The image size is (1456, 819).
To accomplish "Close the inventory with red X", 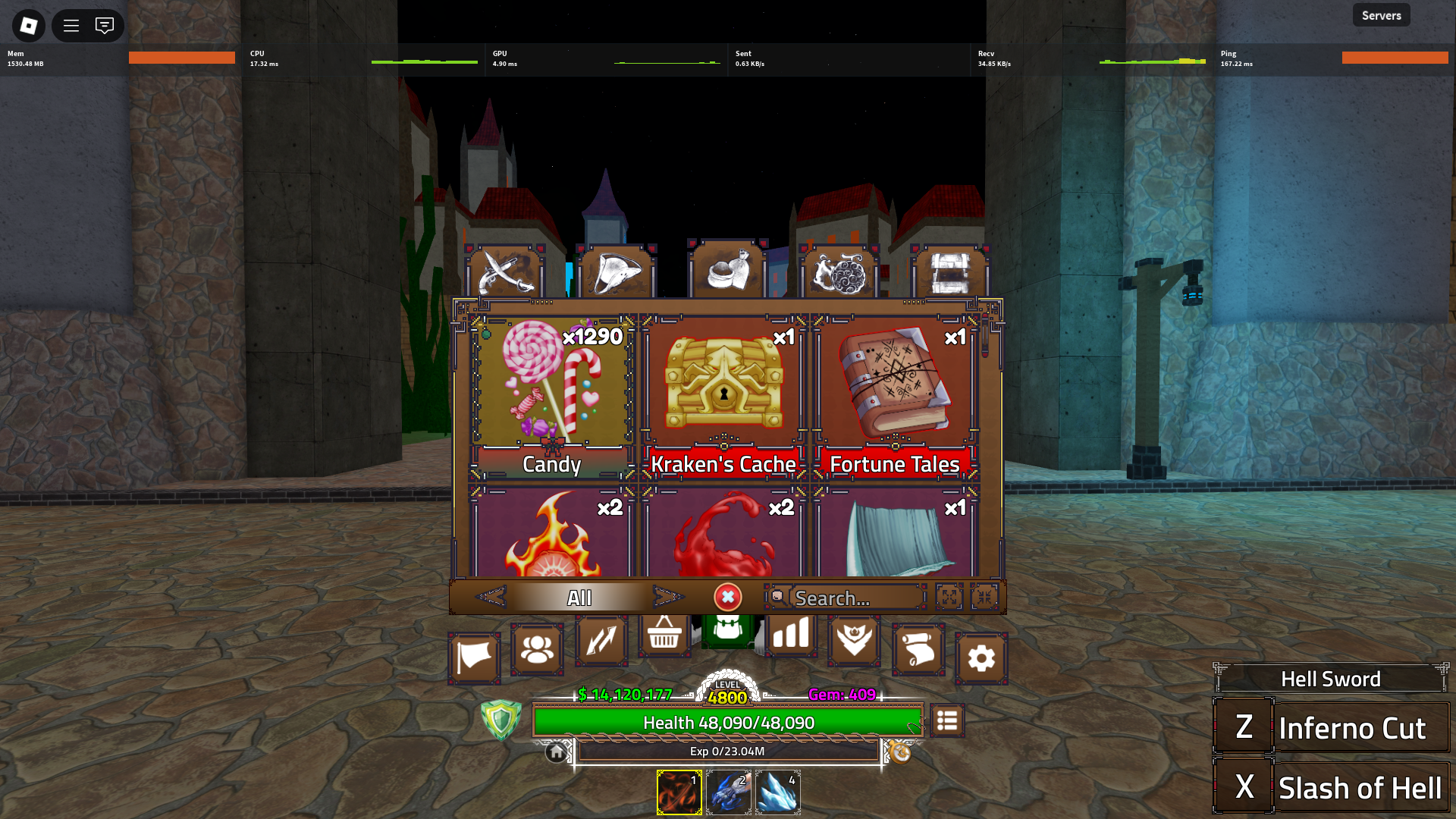I will click(x=727, y=598).
